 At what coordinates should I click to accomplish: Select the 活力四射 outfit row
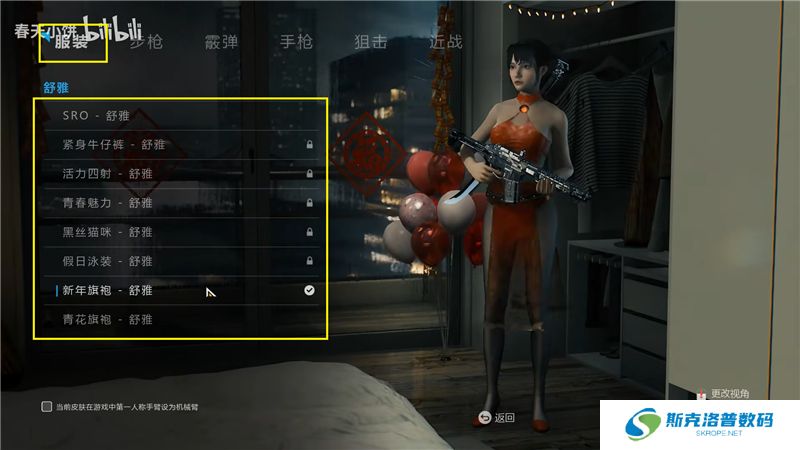pos(180,174)
